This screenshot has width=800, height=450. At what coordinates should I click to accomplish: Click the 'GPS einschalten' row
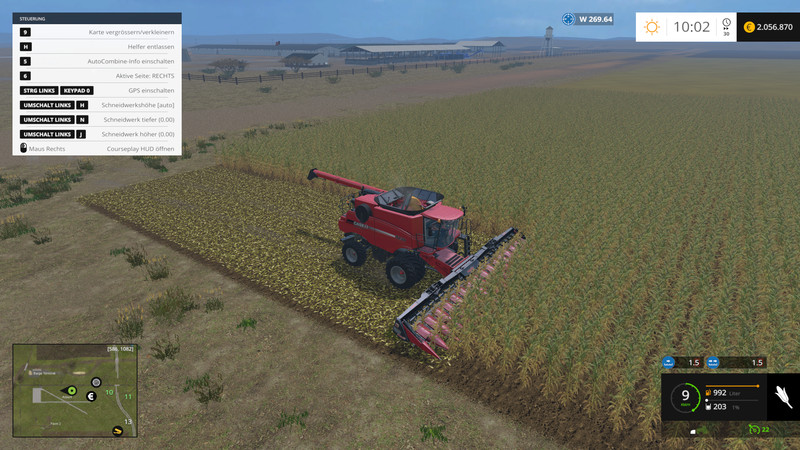coord(97,90)
